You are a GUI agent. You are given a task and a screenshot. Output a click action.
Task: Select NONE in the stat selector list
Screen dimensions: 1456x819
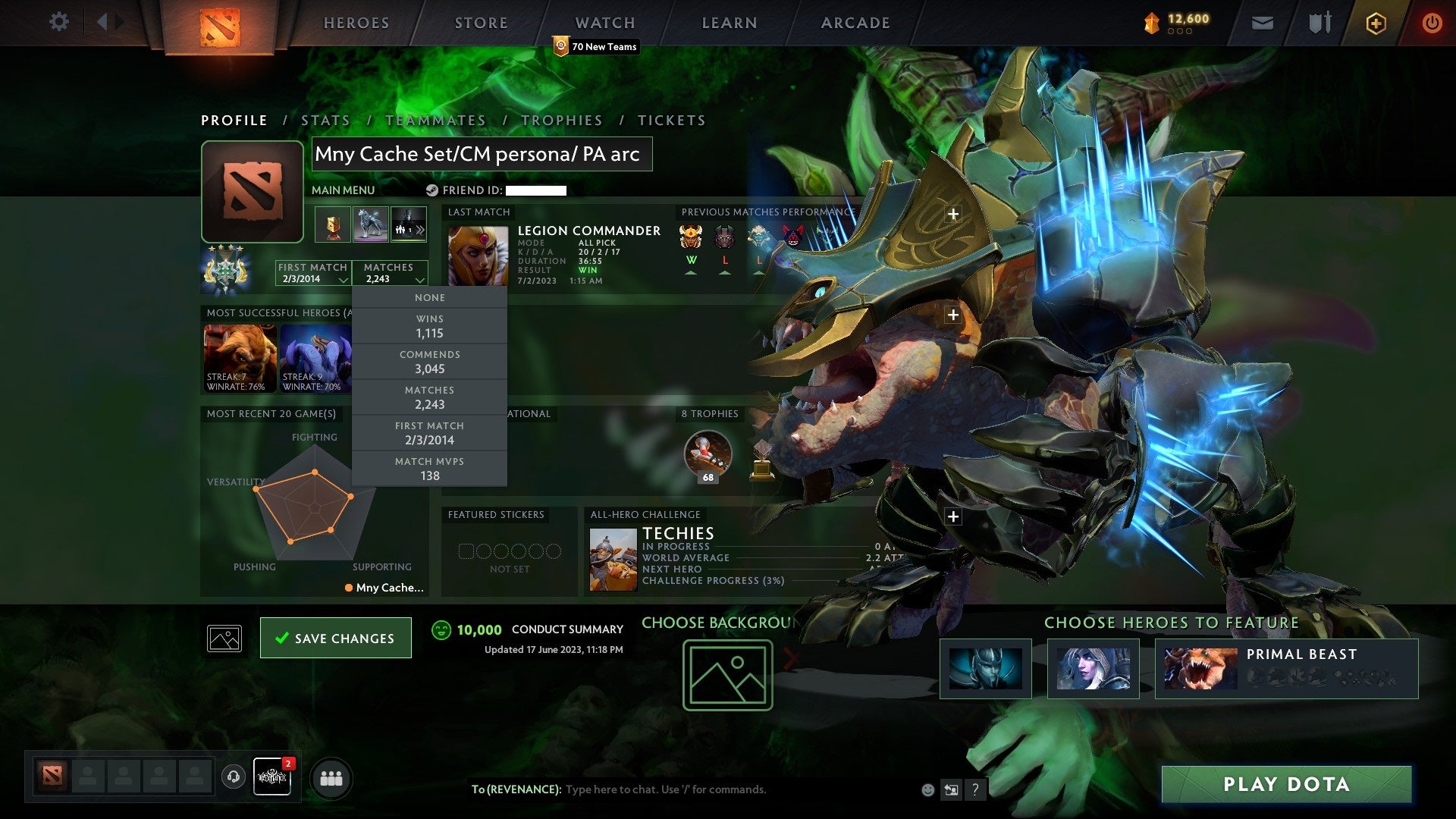[x=428, y=297]
